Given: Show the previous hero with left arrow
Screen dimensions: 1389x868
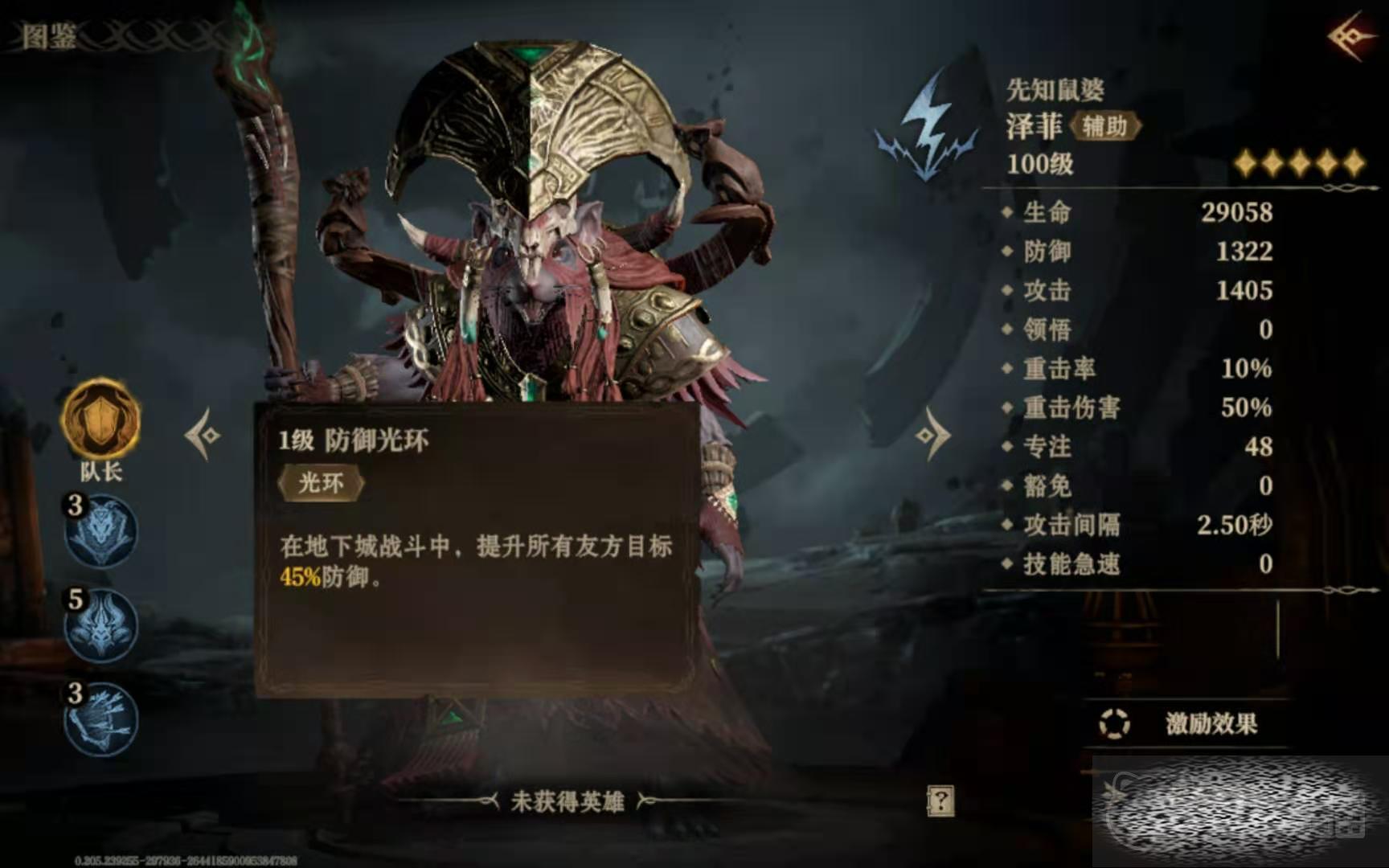Looking at the screenshot, I should point(203,435).
